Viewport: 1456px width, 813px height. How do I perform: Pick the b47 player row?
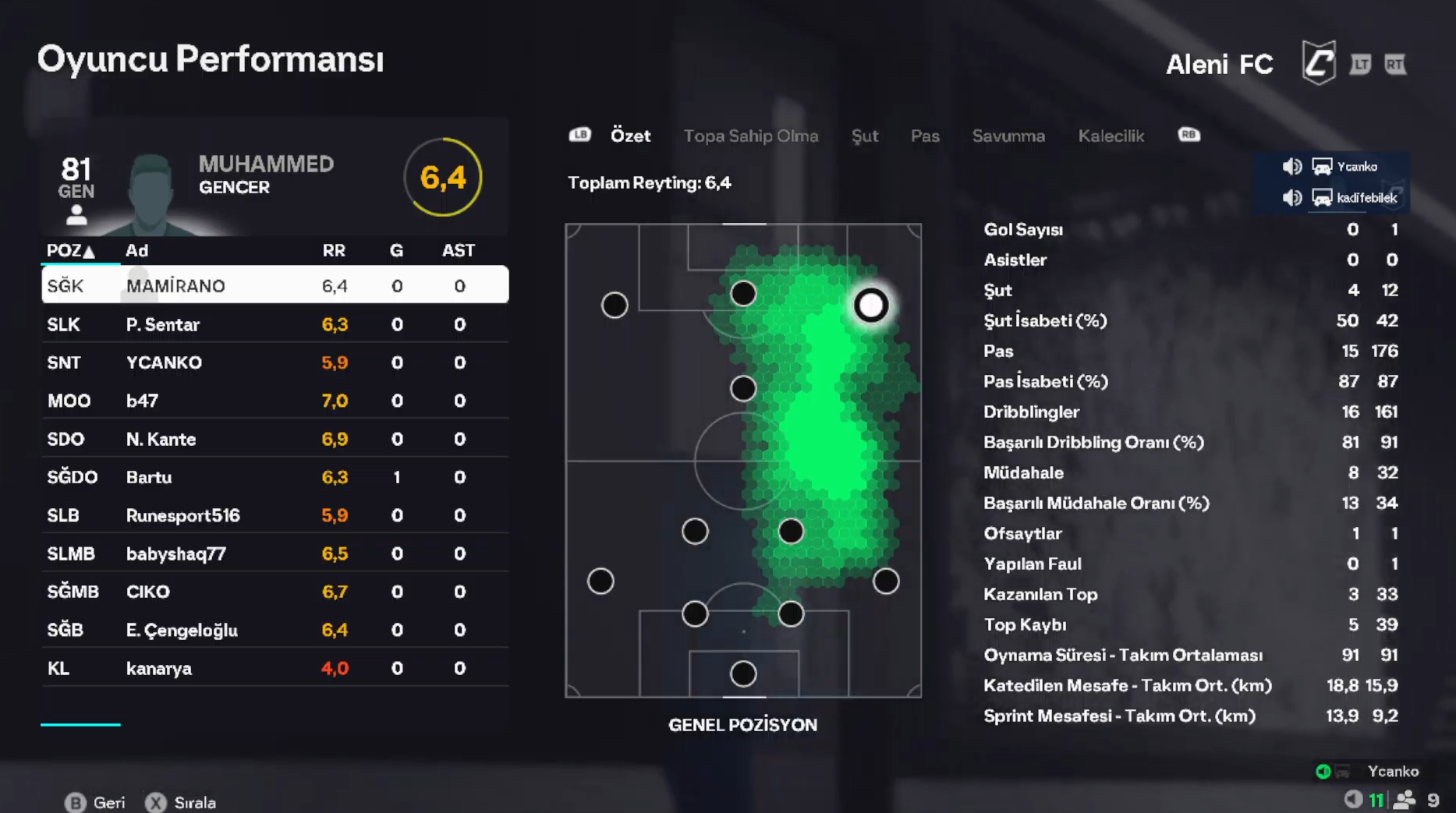[x=275, y=401]
